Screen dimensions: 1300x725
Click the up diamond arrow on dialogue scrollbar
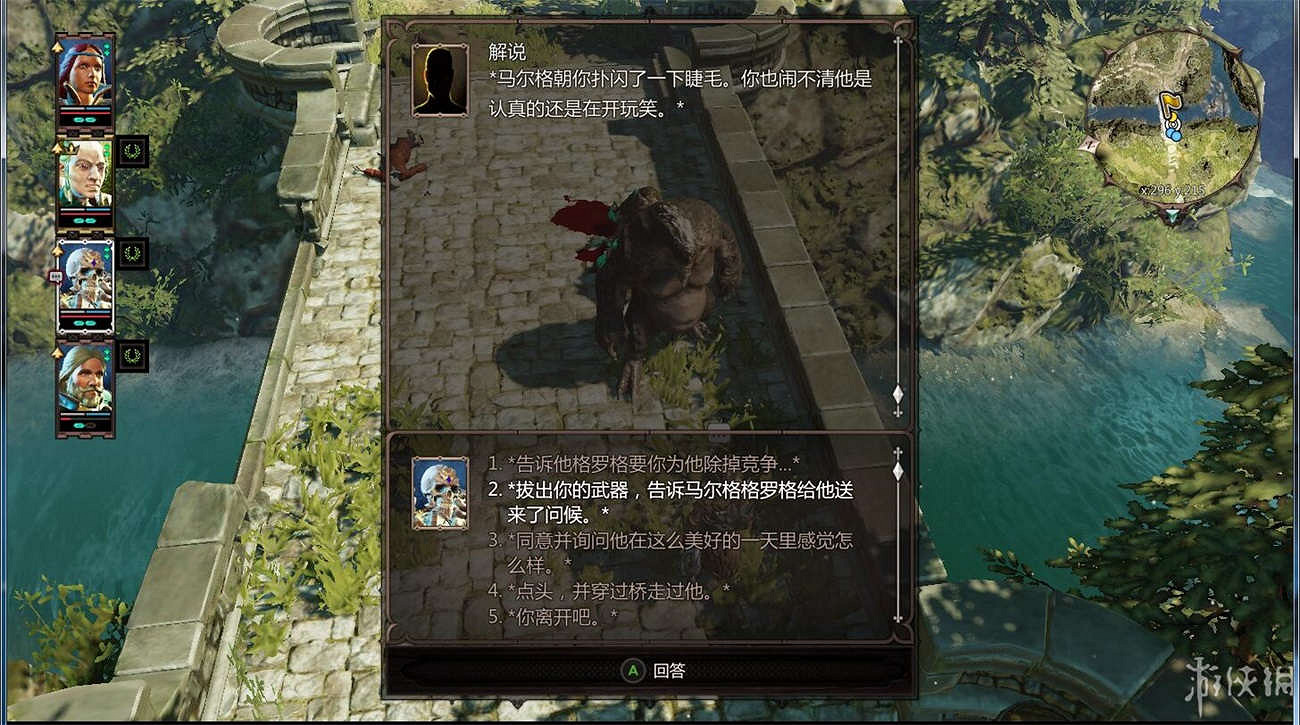click(x=896, y=43)
